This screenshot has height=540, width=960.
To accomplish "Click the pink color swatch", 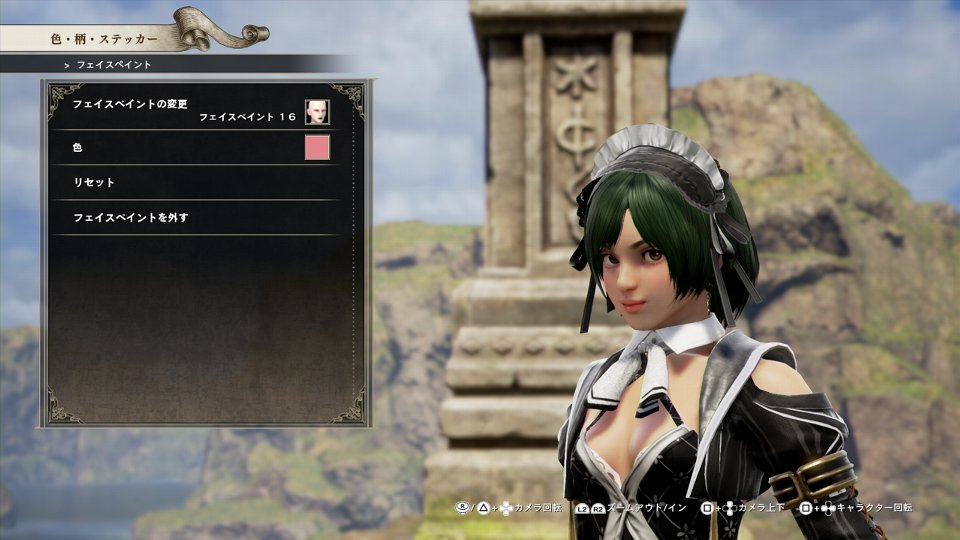I will point(317,148).
